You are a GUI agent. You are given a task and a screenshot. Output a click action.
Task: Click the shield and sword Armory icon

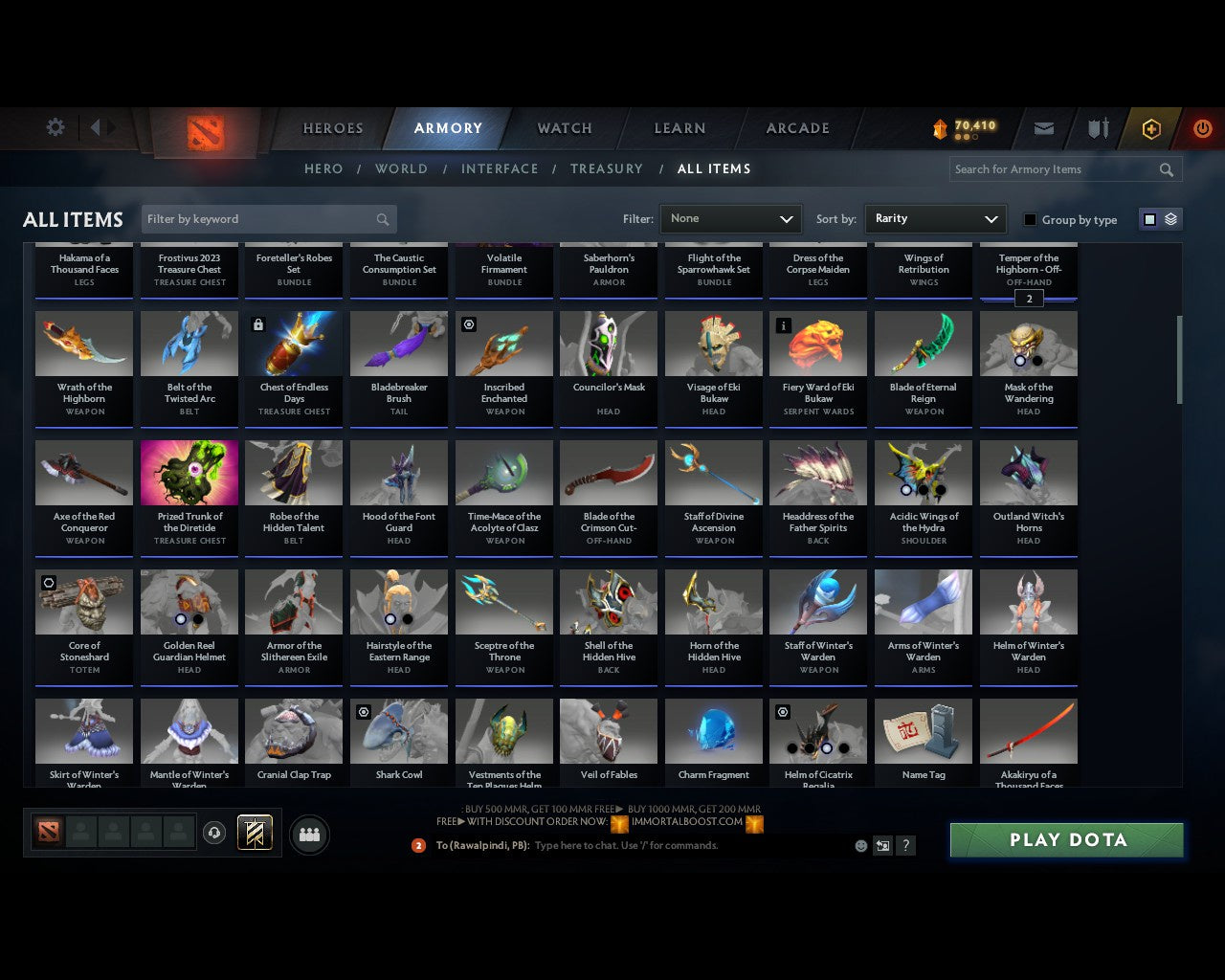pos(1097,128)
